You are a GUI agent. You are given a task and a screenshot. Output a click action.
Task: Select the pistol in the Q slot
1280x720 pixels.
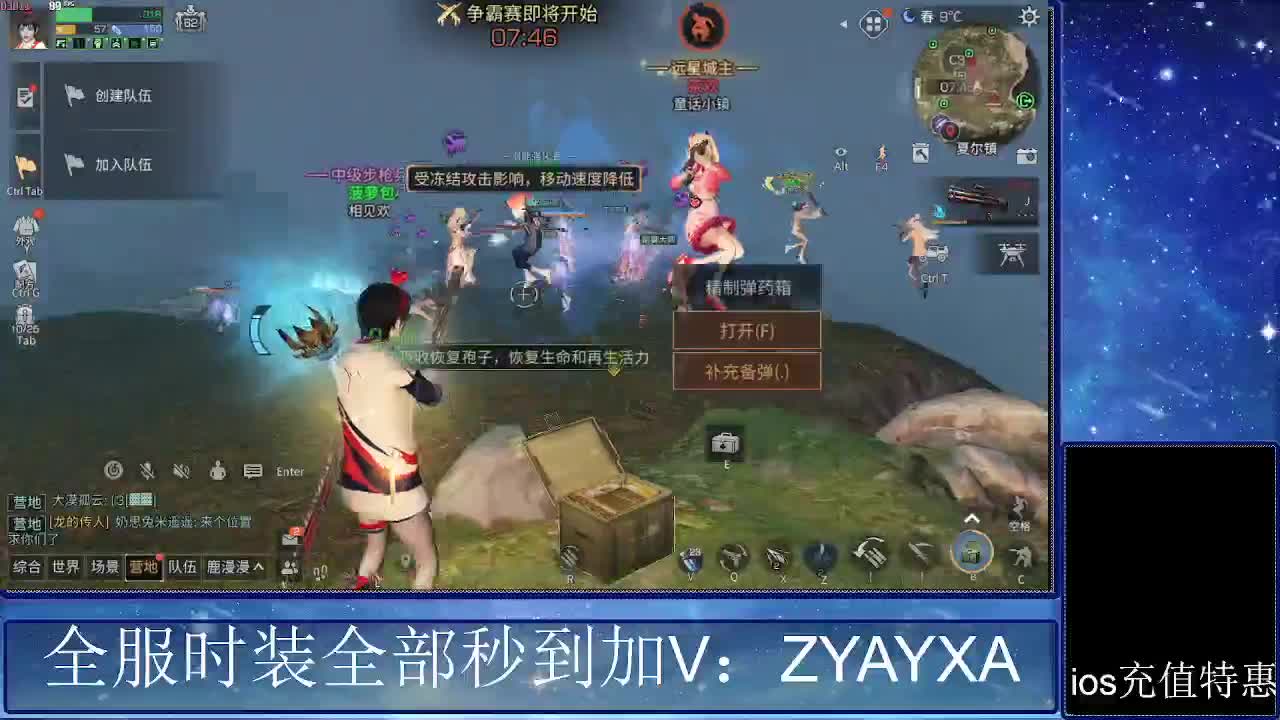[736, 556]
